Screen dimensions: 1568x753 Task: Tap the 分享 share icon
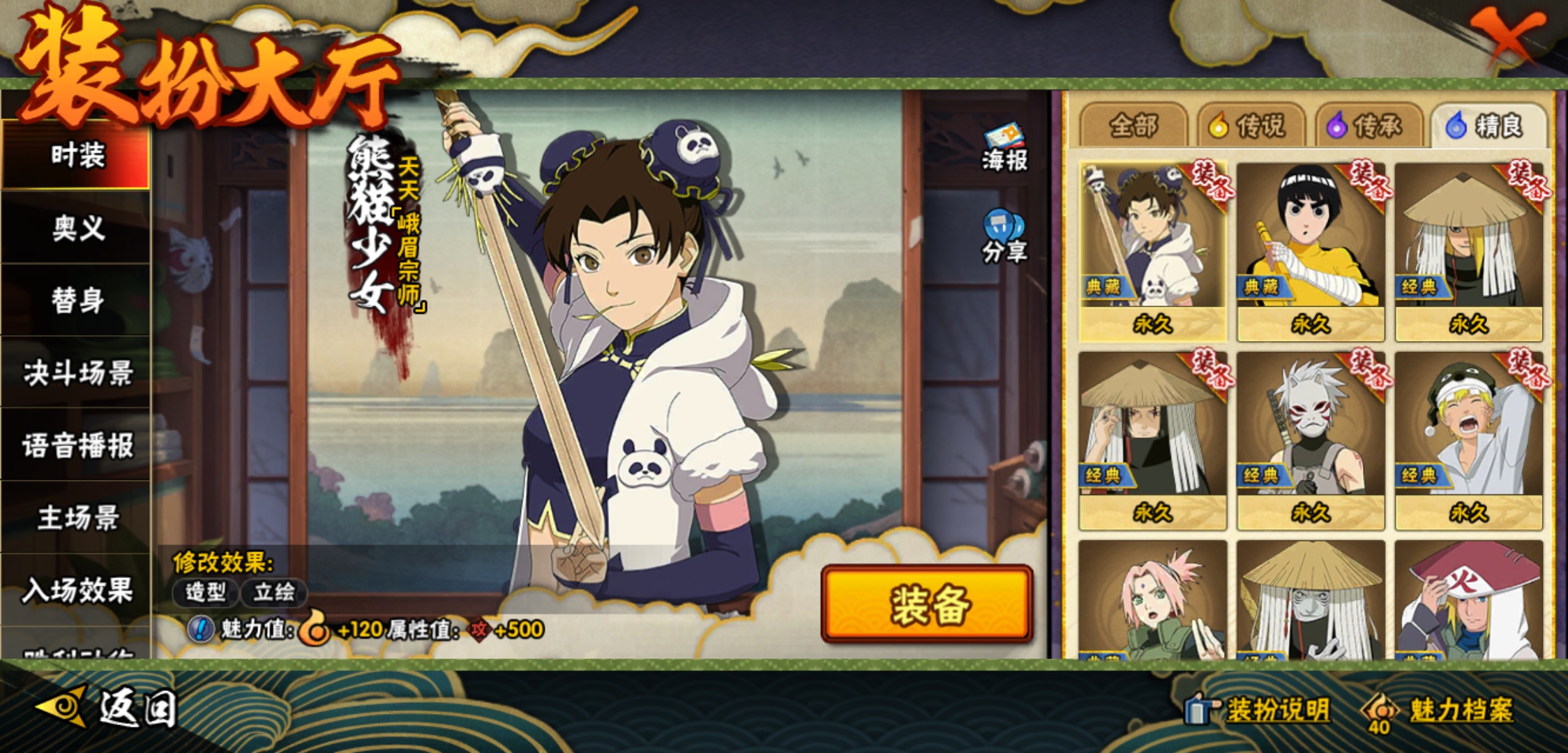click(1004, 237)
